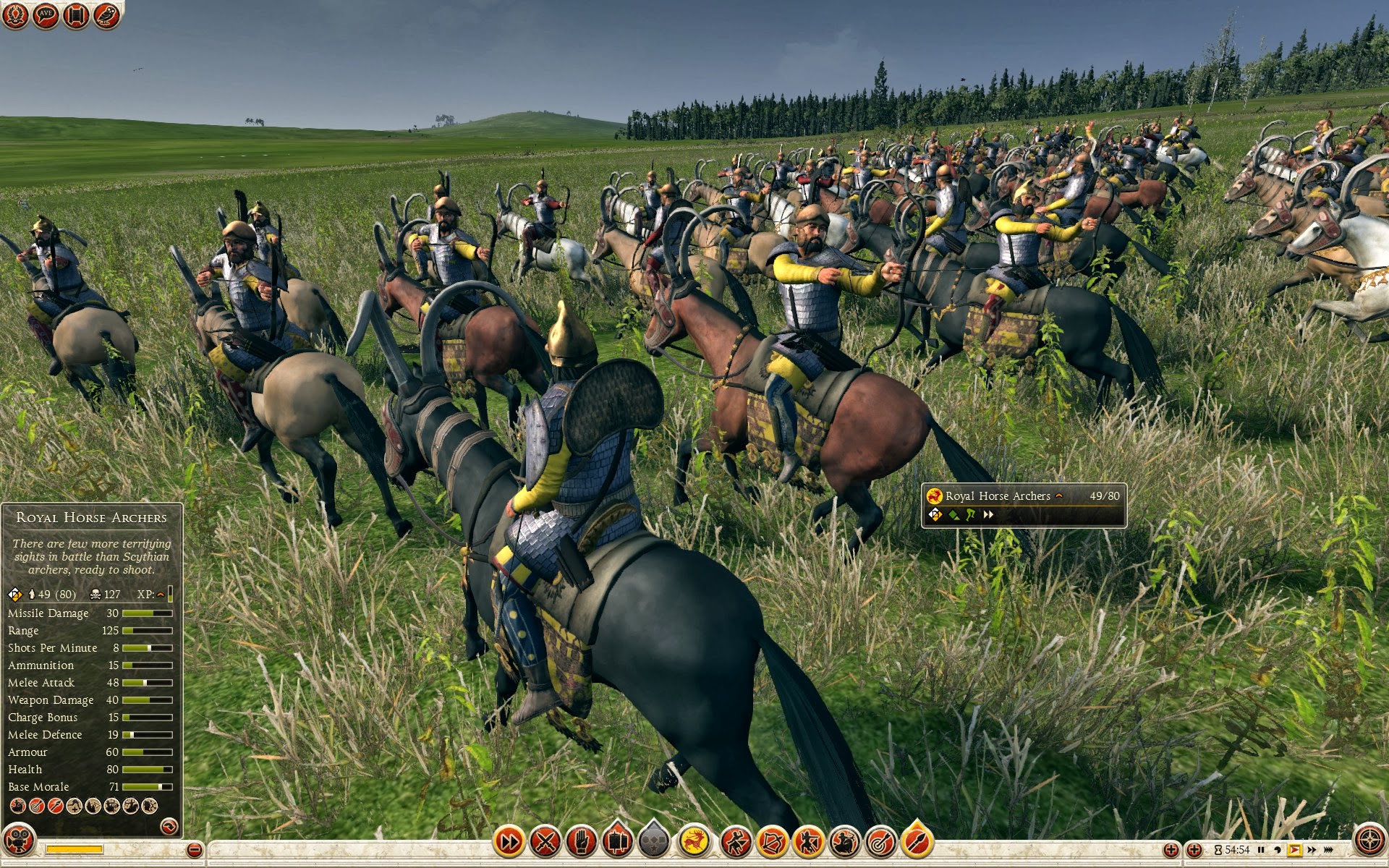
Task: Halt the unit with the raised hand button
Action: [x=581, y=841]
